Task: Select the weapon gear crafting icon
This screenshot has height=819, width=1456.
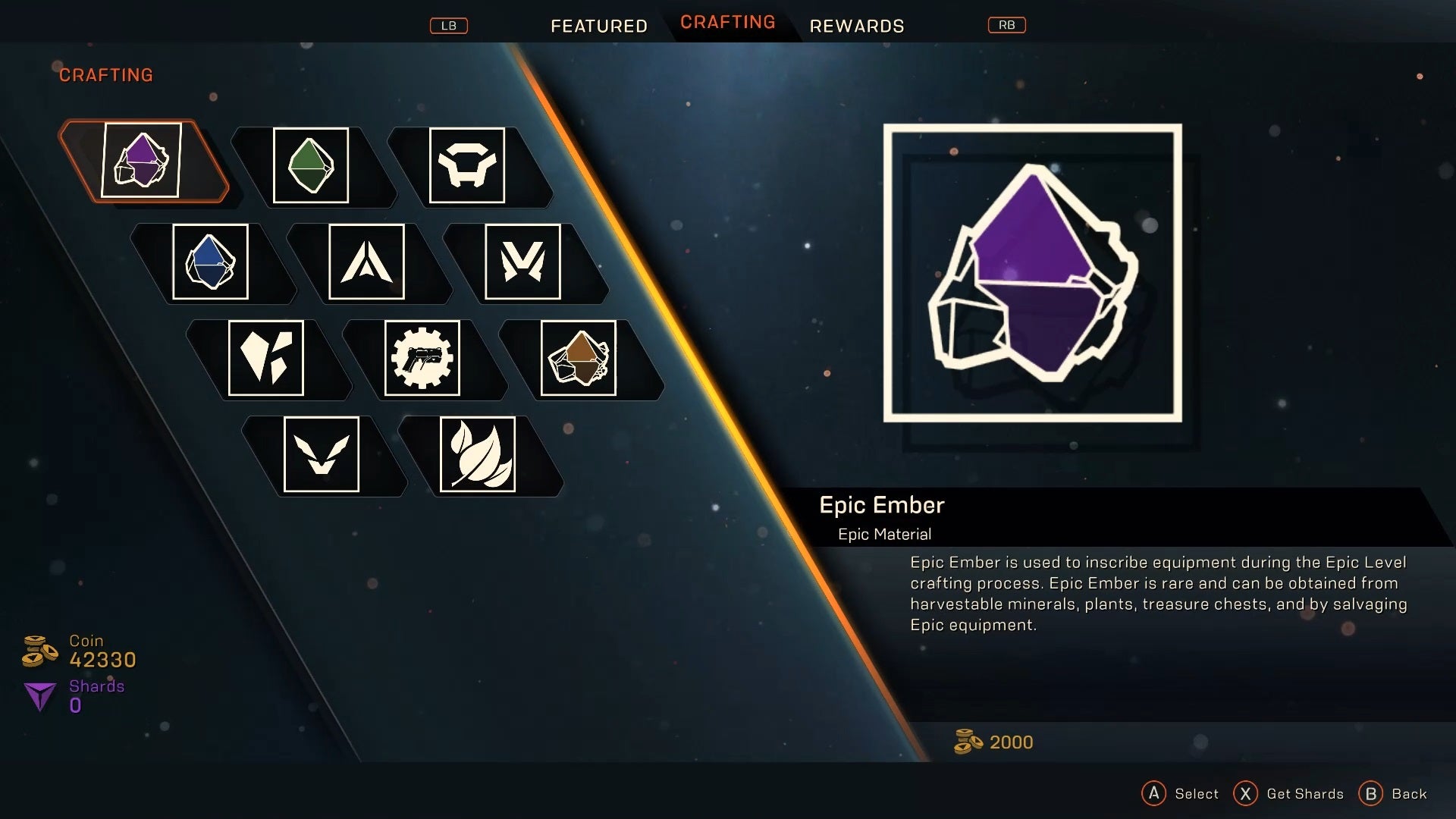Action: (422, 358)
